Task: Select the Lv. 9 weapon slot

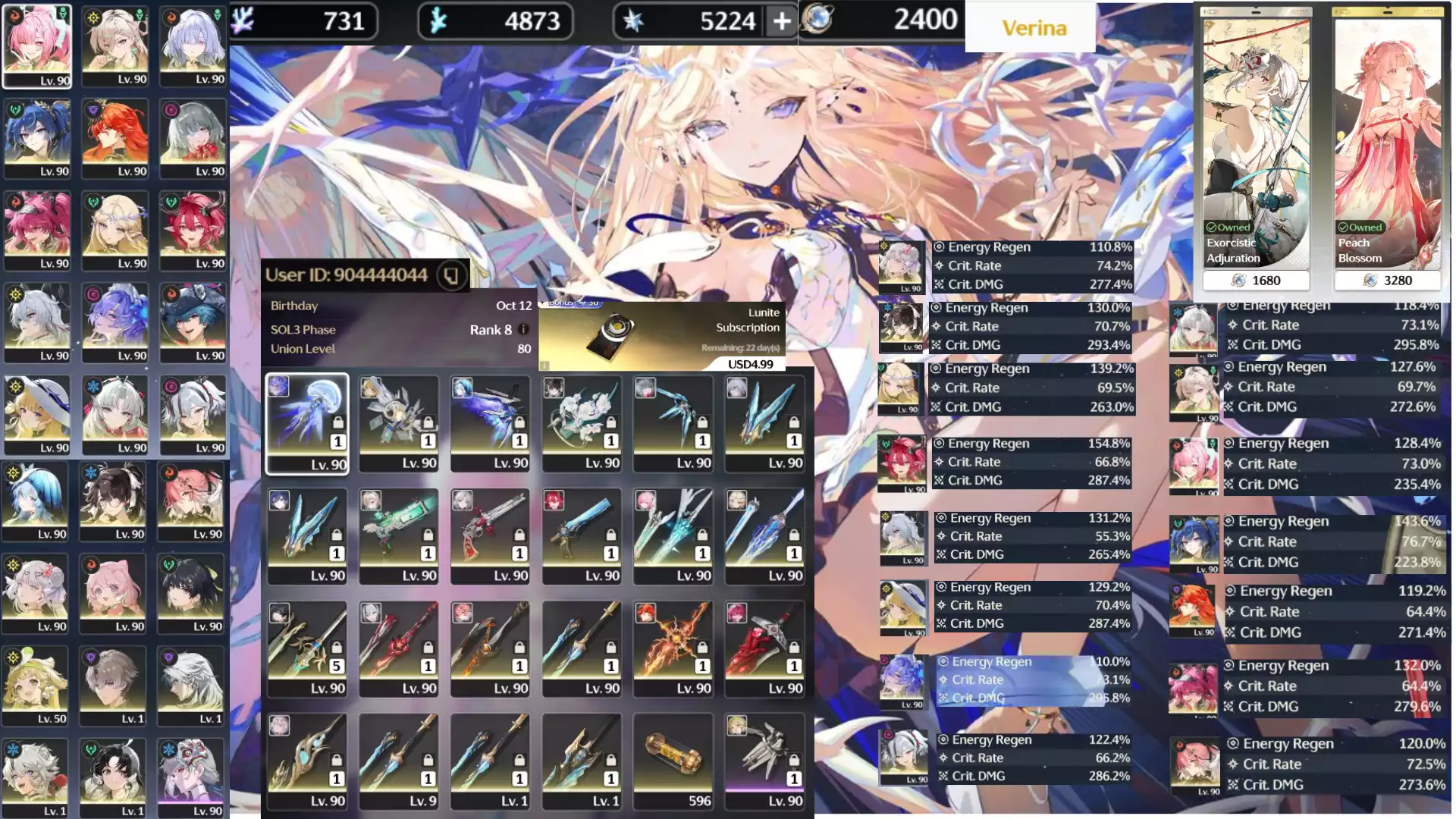Action: click(399, 761)
